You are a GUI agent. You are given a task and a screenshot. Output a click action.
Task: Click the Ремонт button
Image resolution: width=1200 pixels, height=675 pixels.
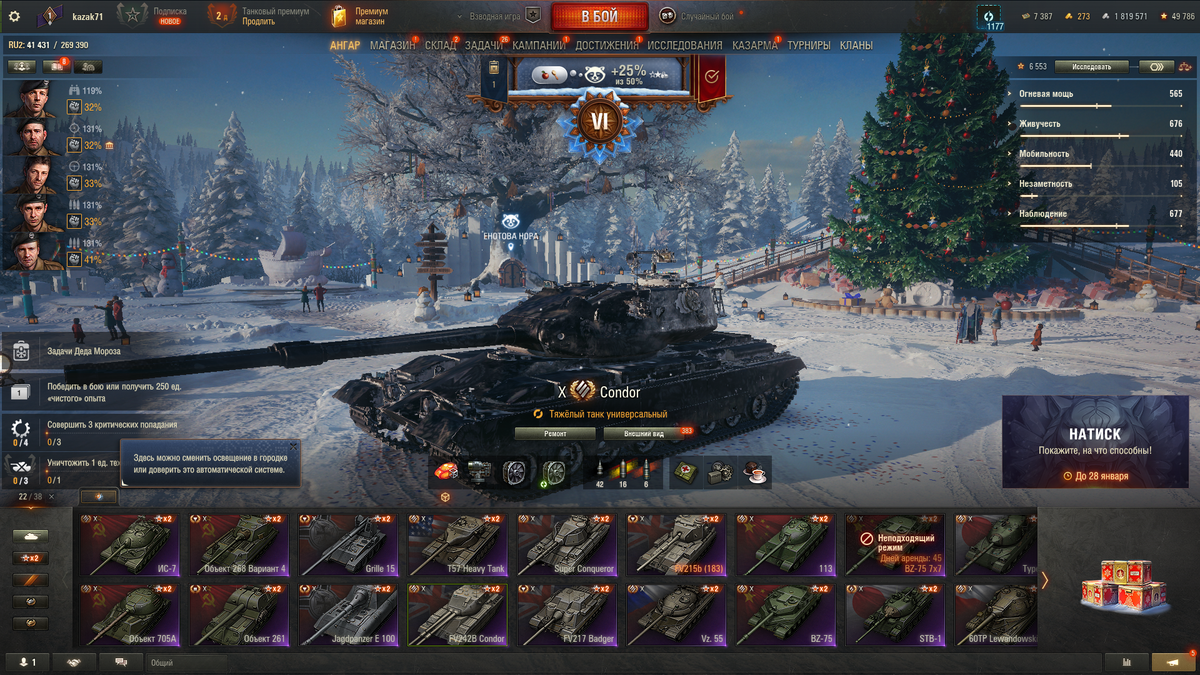pyautogui.click(x=555, y=433)
